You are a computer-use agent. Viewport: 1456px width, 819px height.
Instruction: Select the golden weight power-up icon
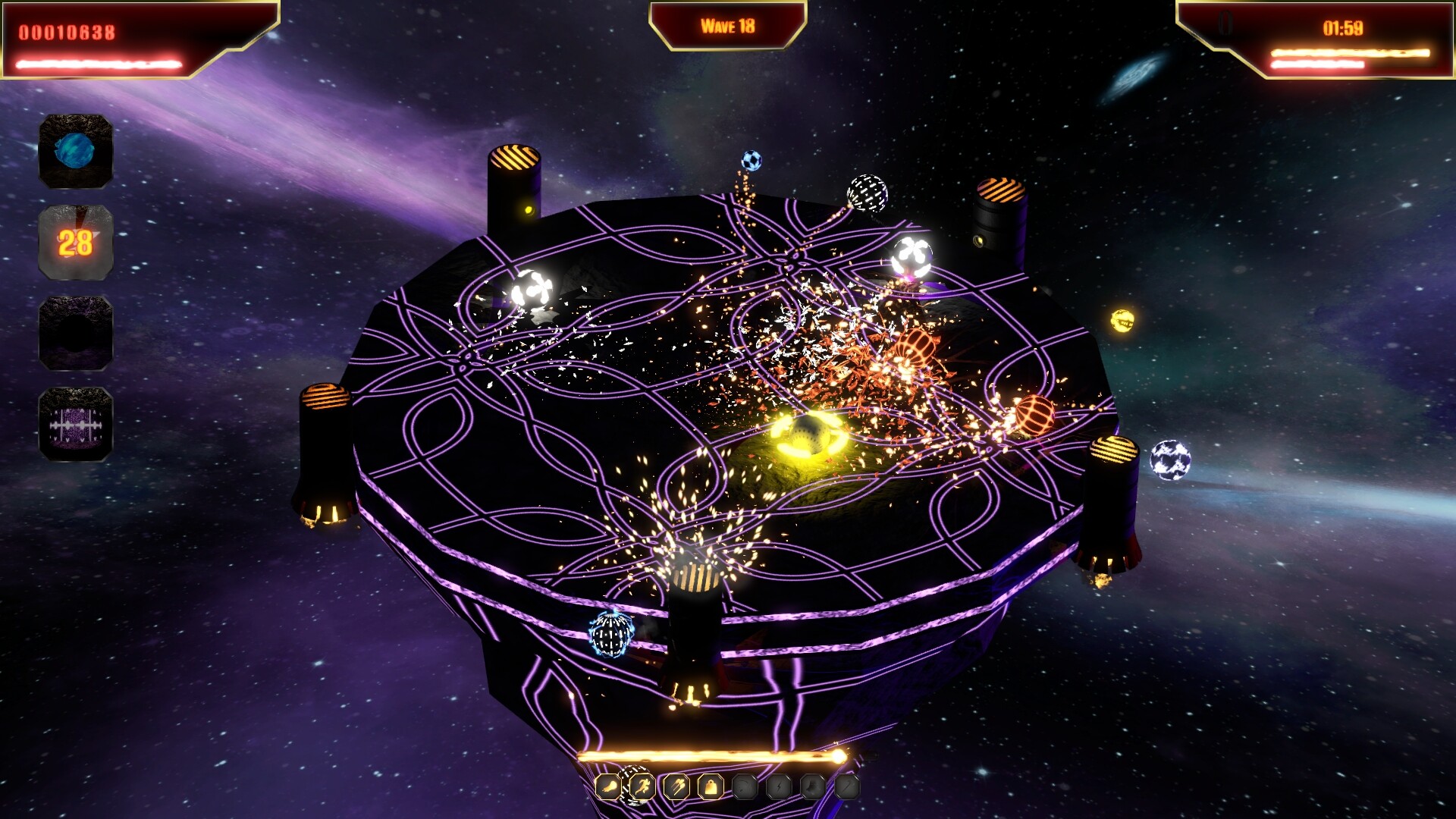[711, 787]
